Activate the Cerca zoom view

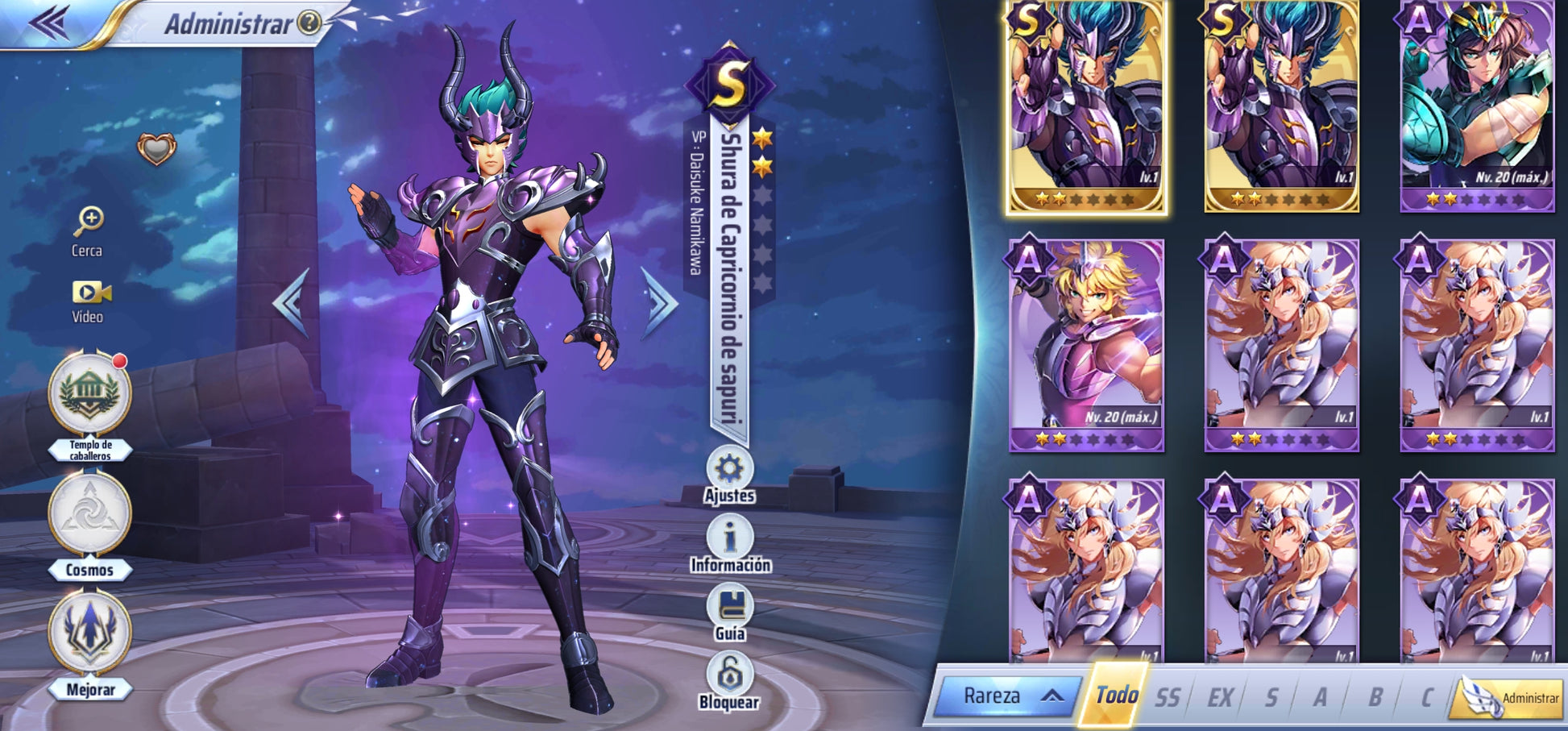pyautogui.click(x=88, y=231)
